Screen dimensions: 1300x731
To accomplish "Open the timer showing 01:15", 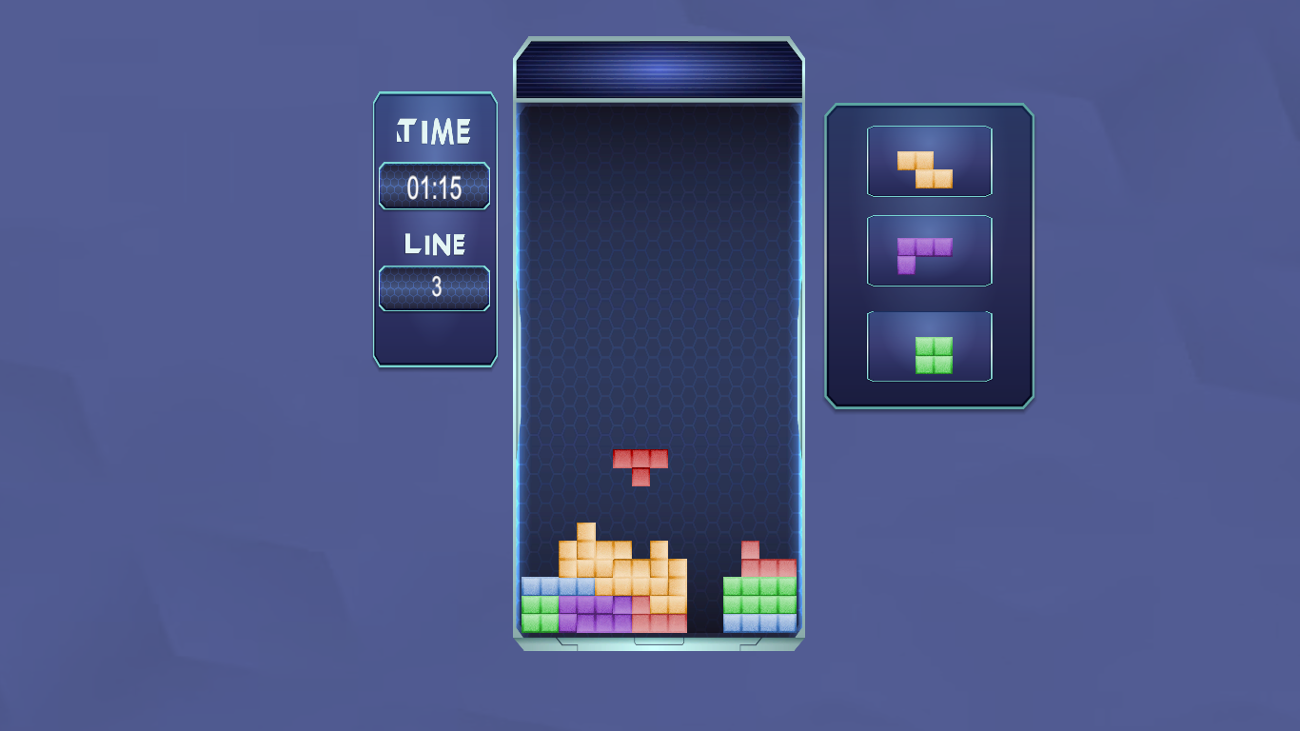I will click(434, 186).
